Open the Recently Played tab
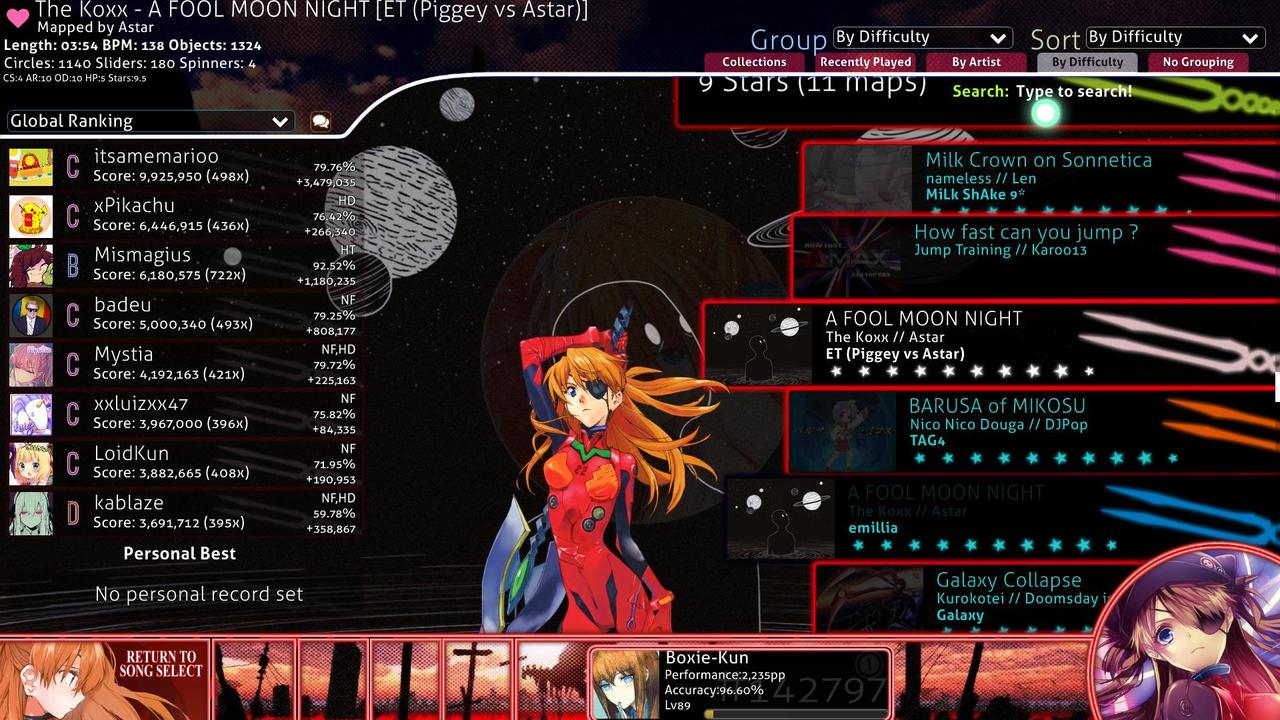The width and height of the screenshot is (1280, 720). [x=865, y=61]
